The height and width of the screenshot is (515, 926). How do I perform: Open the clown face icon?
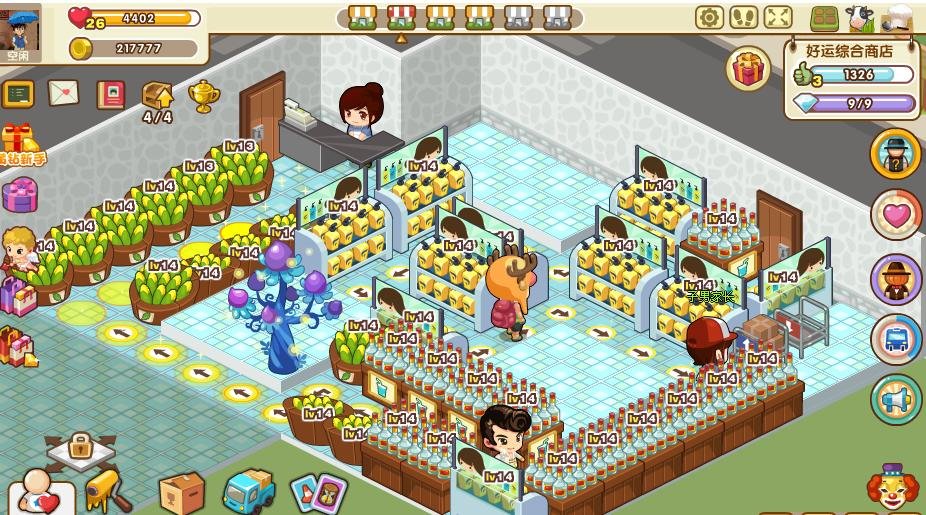tap(892, 489)
